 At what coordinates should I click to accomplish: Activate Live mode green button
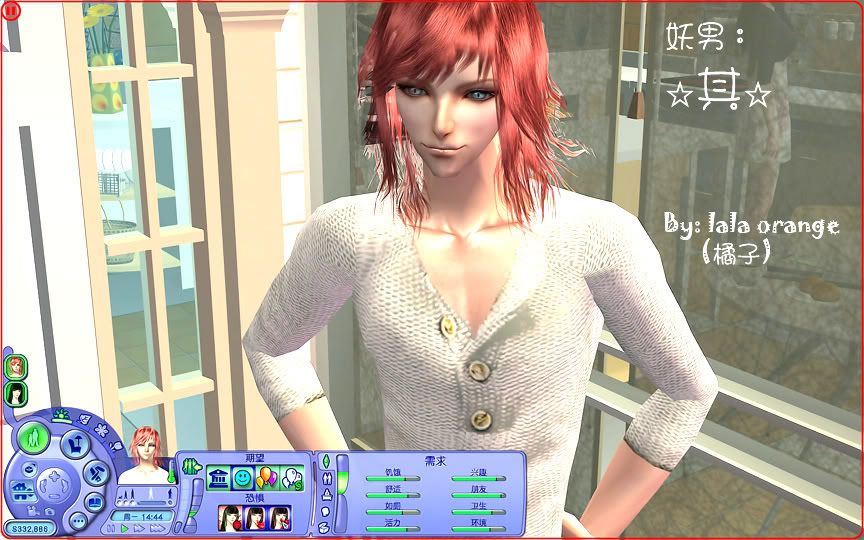(x=34, y=438)
